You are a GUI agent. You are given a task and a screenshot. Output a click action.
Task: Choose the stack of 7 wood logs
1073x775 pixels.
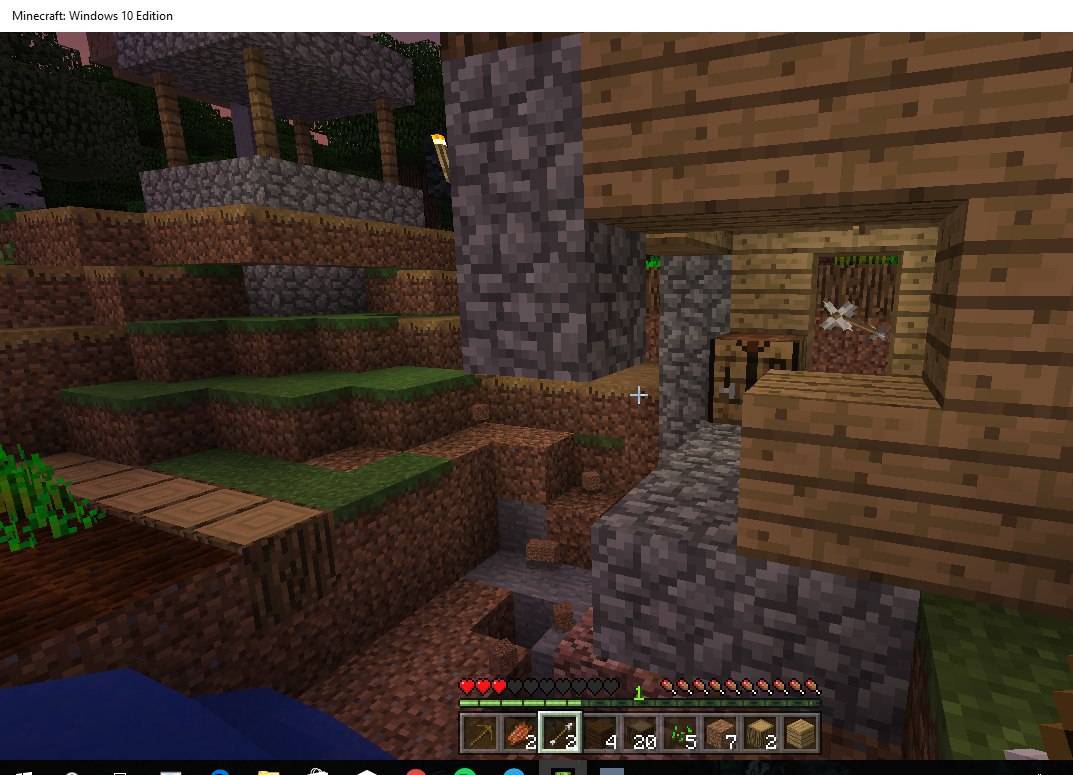pyautogui.click(x=720, y=733)
